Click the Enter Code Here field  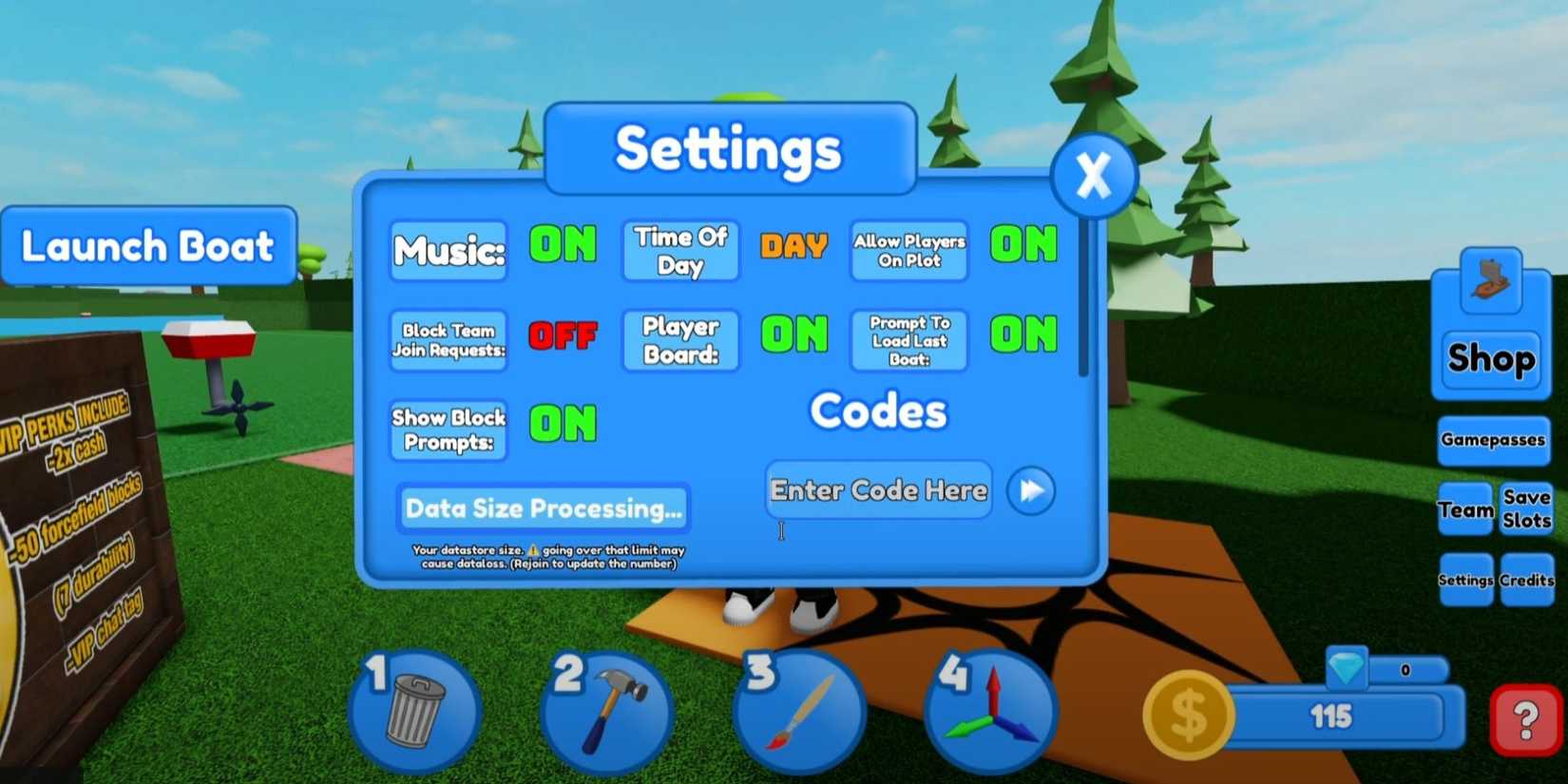coord(877,489)
